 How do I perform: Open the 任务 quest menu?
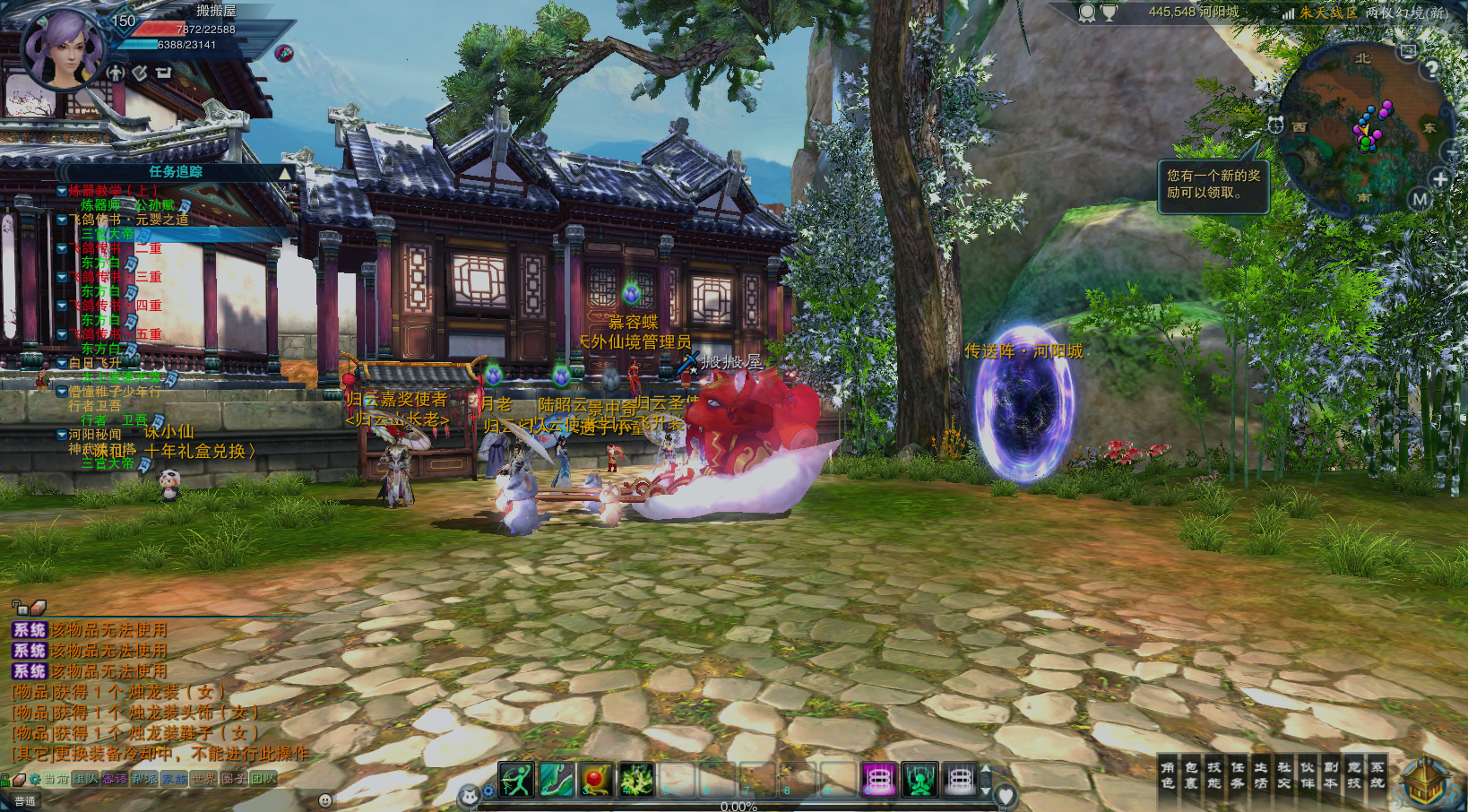pos(1237,775)
